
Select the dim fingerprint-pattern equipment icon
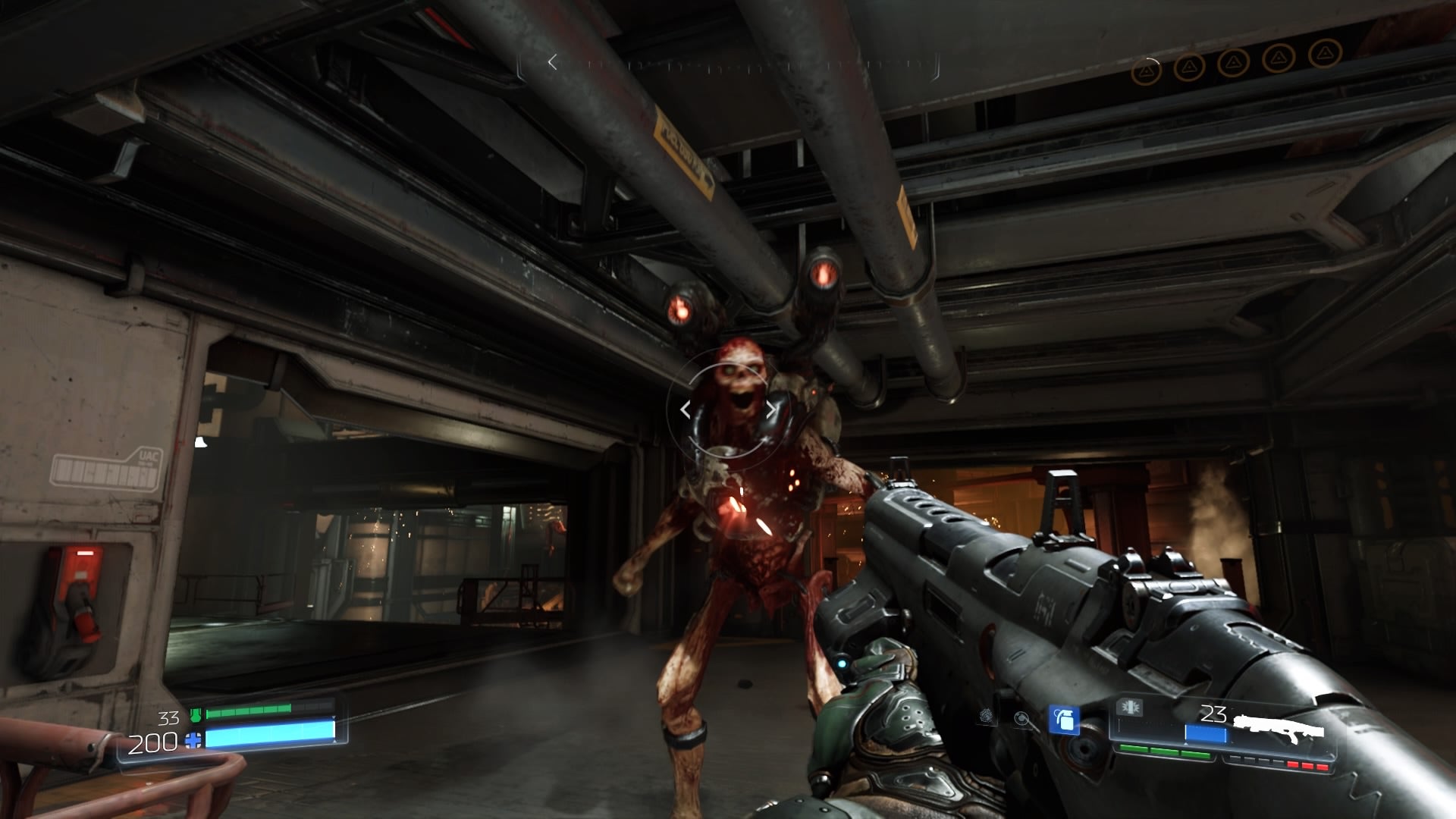[x=987, y=715]
